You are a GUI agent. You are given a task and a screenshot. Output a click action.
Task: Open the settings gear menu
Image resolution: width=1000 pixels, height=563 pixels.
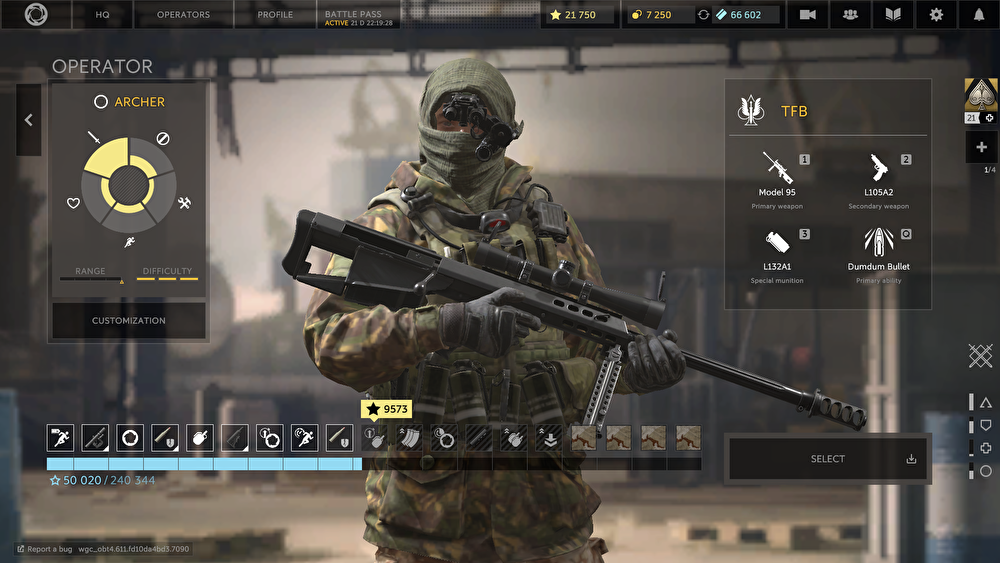pyautogui.click(x=936, y=15)
